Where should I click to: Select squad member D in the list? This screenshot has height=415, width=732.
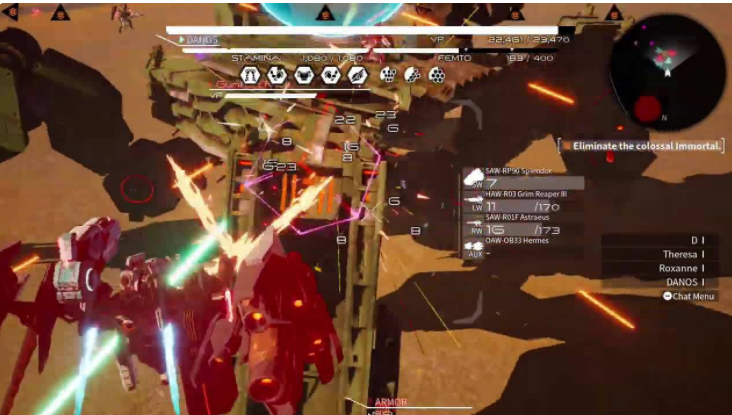(x=695, y=240)
